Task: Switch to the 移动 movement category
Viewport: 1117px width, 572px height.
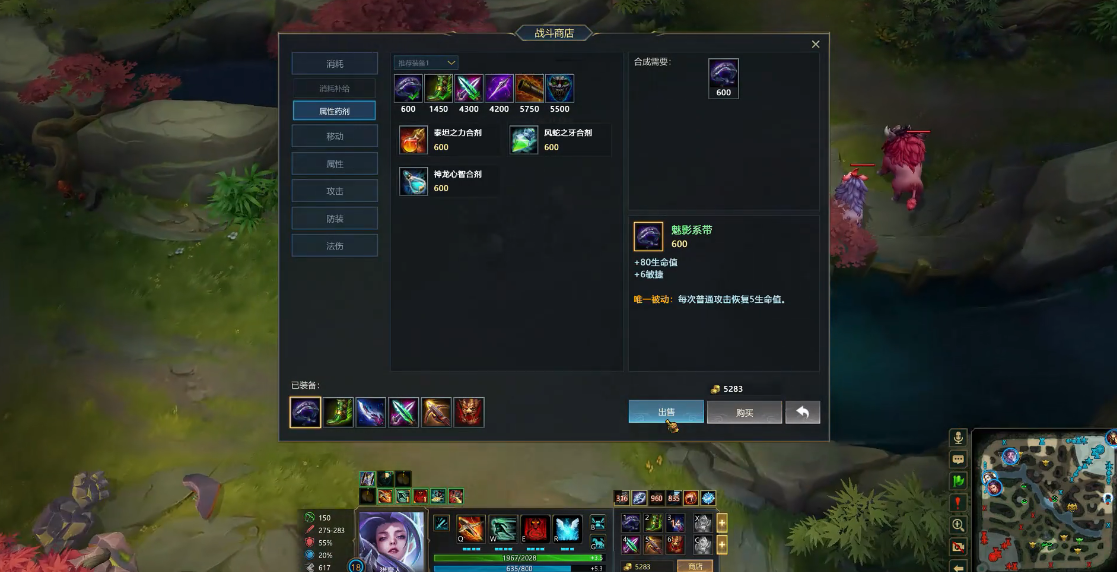Action: [x=334, y=136]
